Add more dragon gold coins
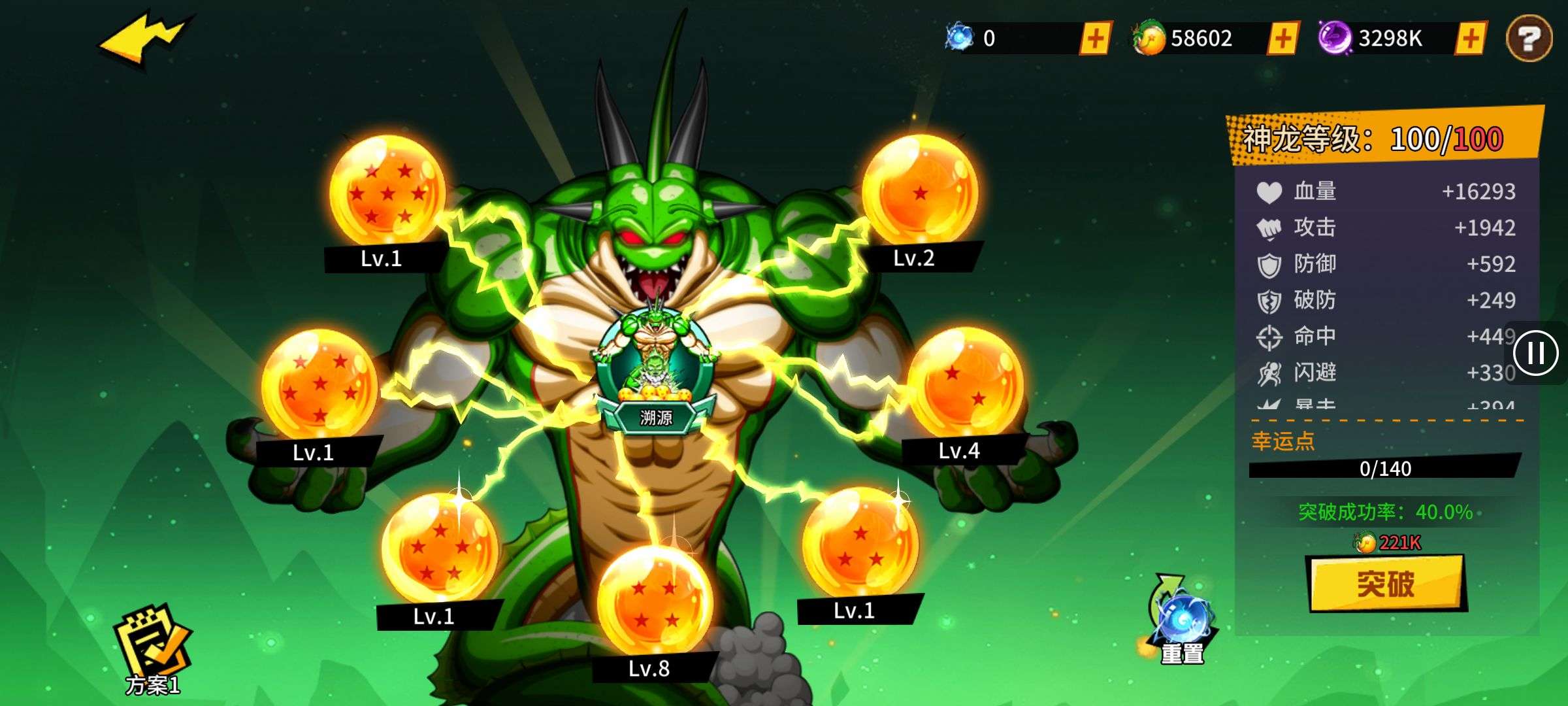The image size is (1568, 706). [1282, 38]
